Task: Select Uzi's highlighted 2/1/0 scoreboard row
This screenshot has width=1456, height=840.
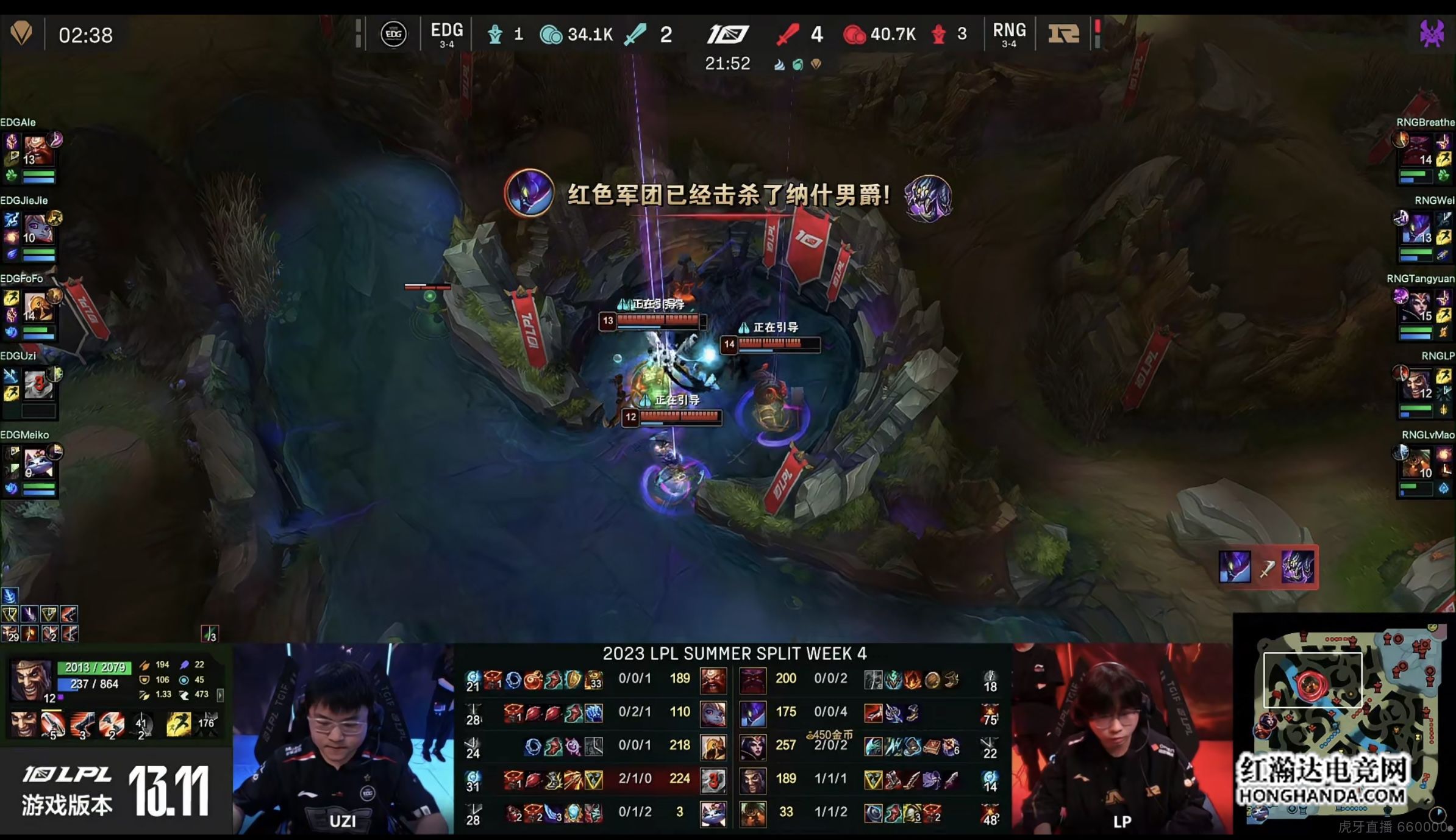Action: click(x=596, y=779)
